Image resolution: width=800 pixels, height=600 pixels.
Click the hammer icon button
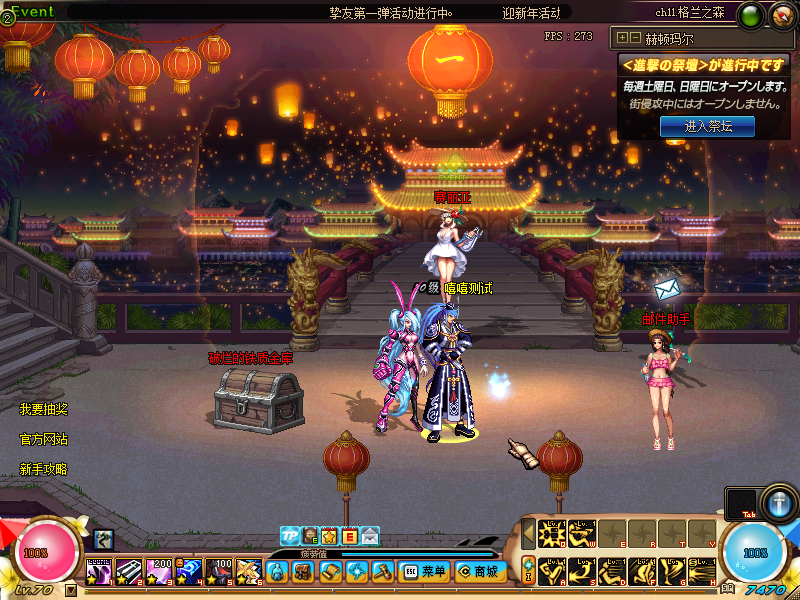pyautogui.click(x=383, y=571)
